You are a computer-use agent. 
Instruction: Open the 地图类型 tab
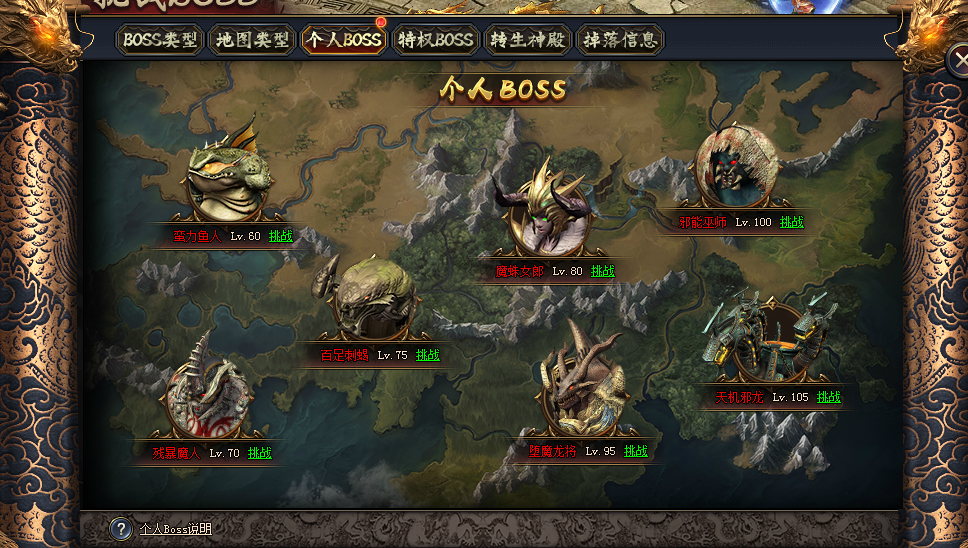pos(252,41)
